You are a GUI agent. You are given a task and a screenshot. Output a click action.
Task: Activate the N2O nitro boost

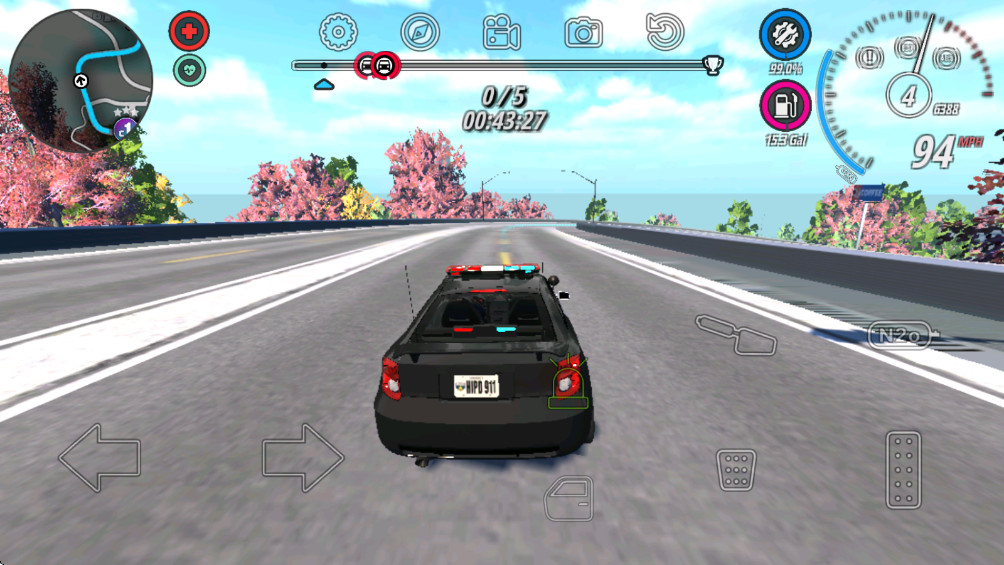898,336
